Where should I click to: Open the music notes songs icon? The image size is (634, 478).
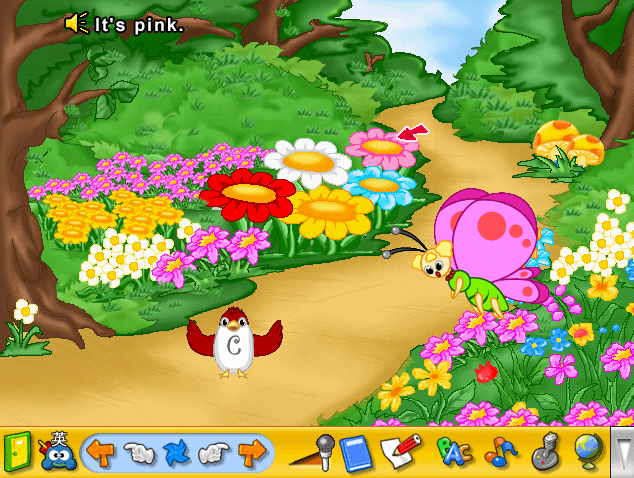pyautogui.click(x=500, y=453)
